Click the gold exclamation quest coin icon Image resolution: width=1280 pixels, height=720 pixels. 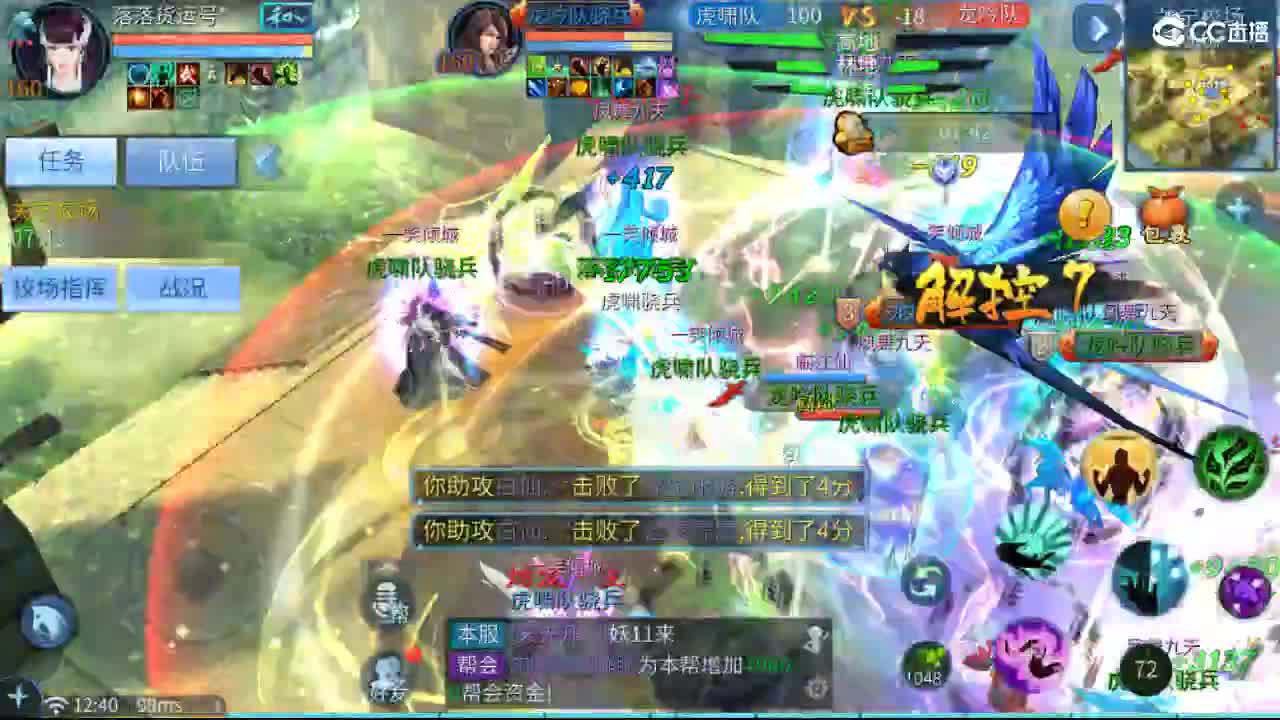point(1085,215)
